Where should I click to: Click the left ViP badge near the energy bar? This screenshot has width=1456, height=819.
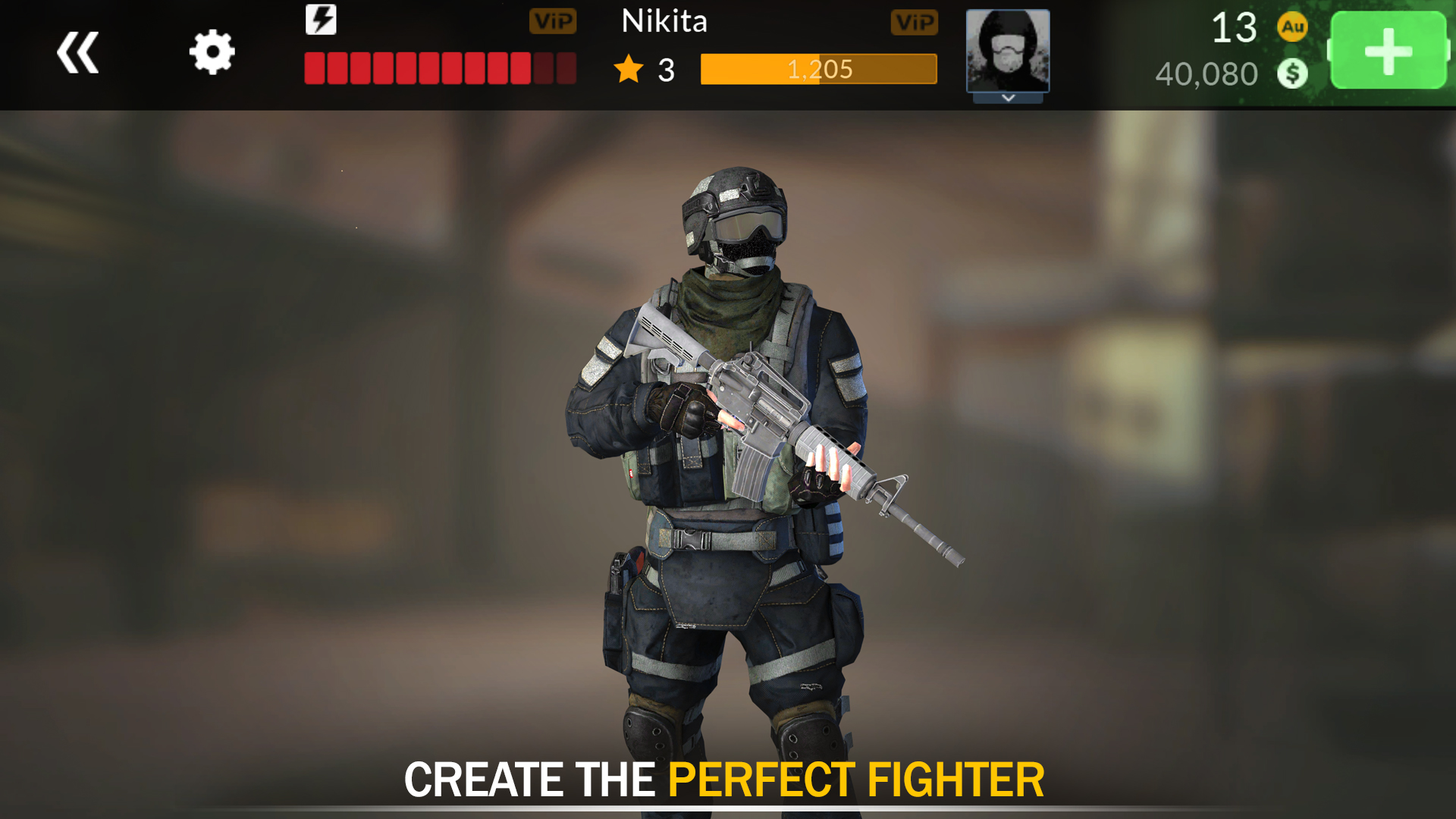554,22
